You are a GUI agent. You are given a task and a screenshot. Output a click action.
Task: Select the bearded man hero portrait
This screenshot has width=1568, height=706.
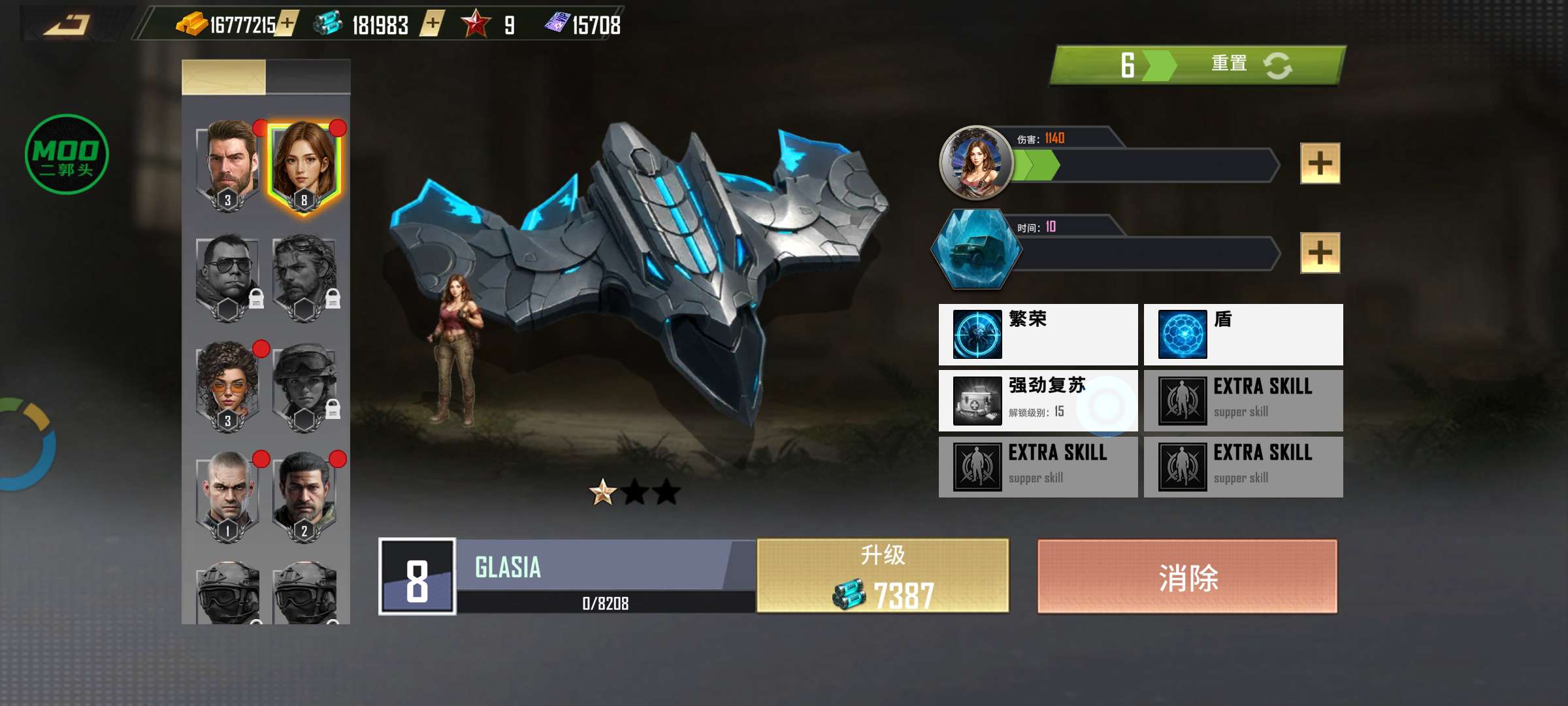point(228,163)
